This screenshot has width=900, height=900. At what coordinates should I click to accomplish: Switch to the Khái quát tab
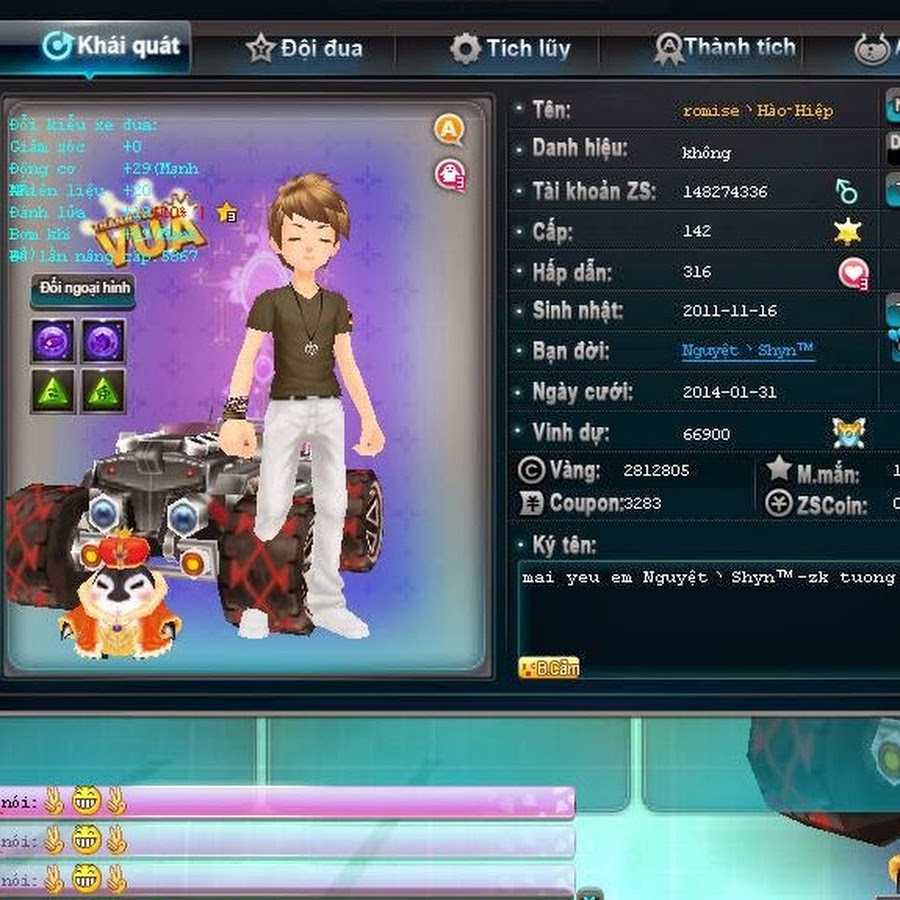click(112, 46)
